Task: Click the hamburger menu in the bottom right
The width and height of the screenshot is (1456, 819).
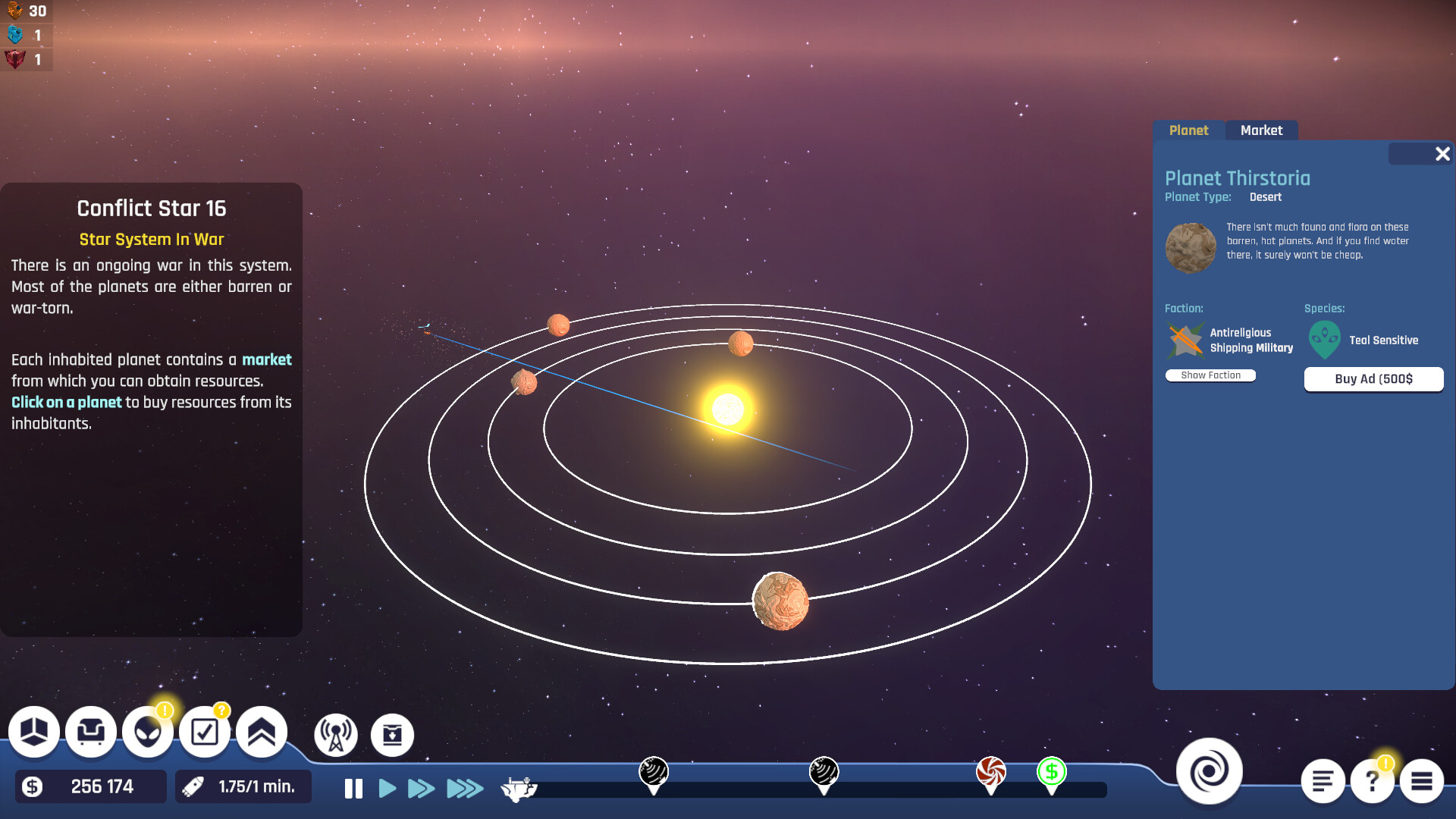Action: (x=1423, y=780)
